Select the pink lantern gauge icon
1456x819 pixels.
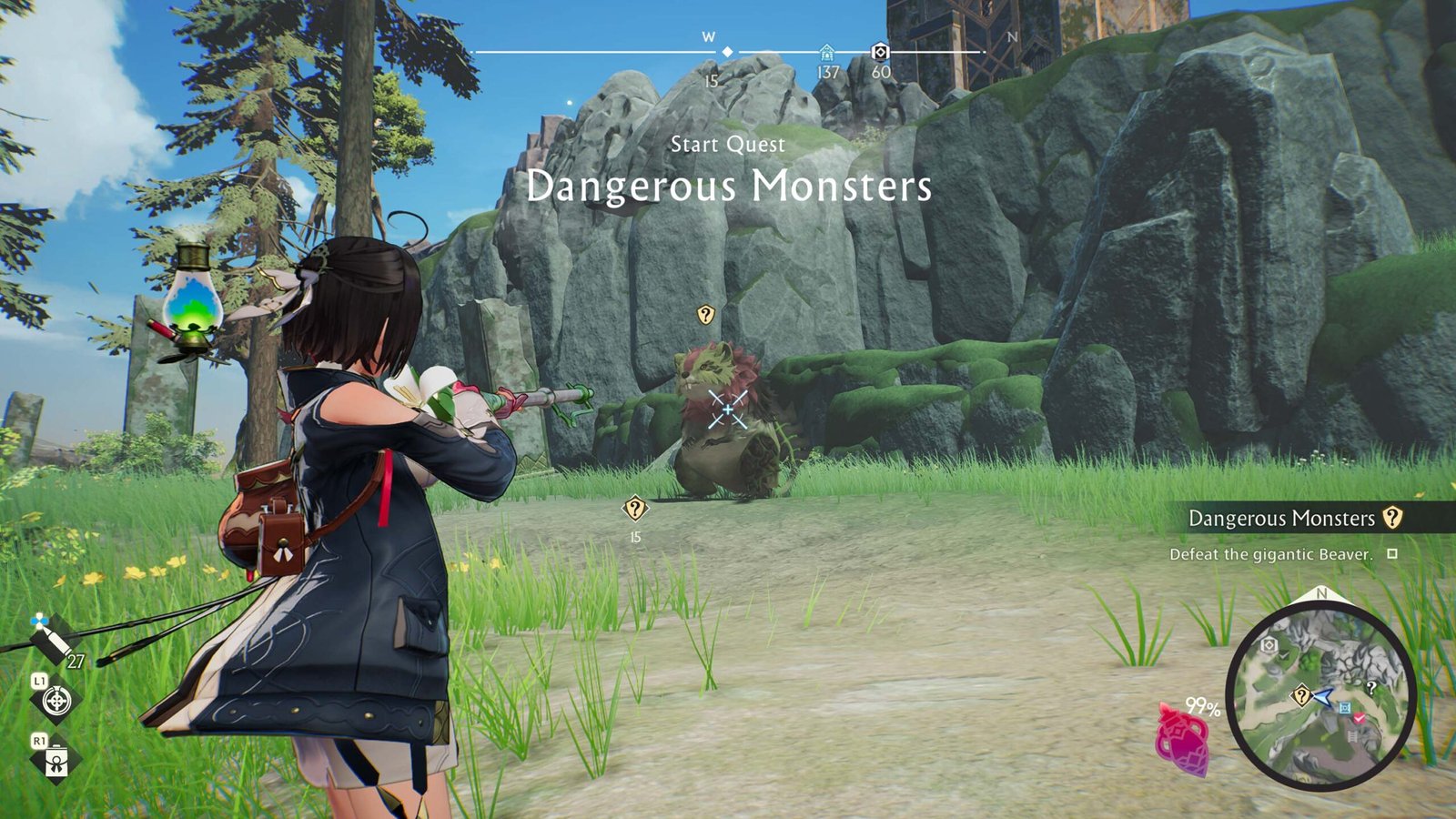[1182, 739]
